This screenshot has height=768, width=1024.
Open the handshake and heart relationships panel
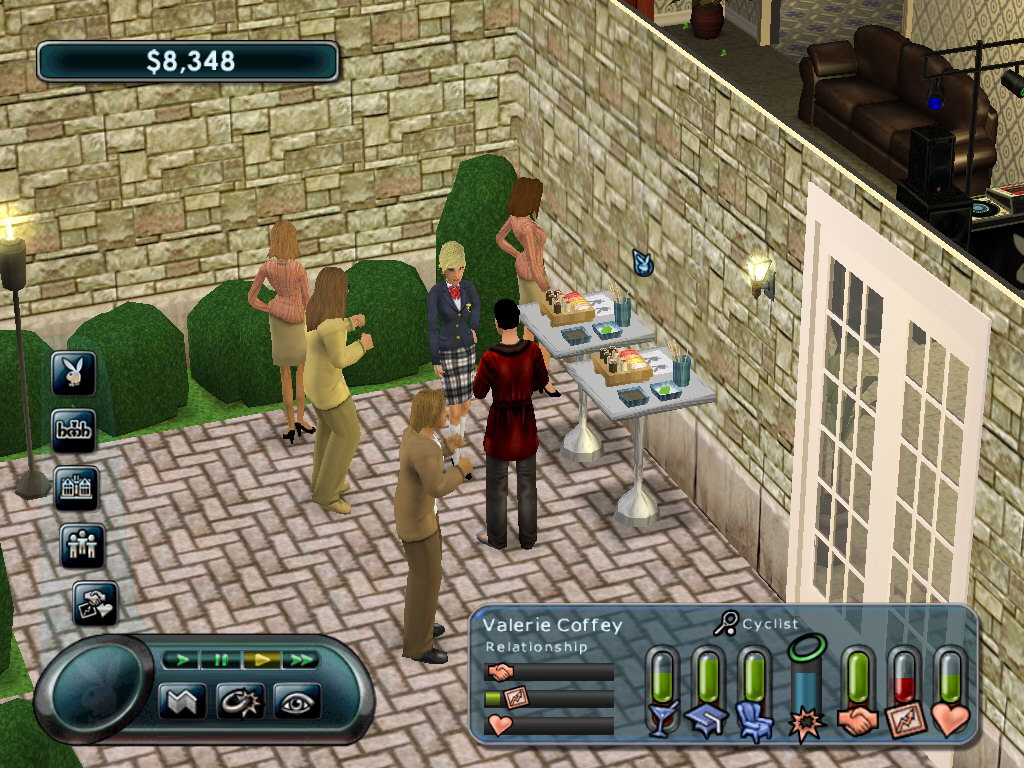point(96,603)
